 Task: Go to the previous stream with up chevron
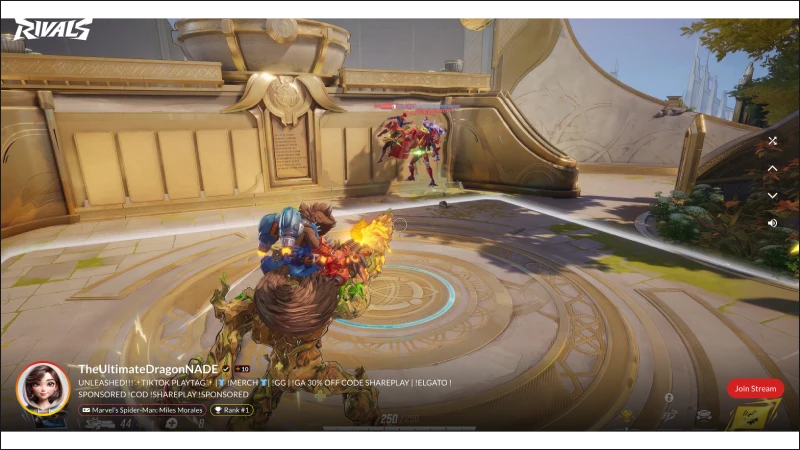[x=772, y=169]
